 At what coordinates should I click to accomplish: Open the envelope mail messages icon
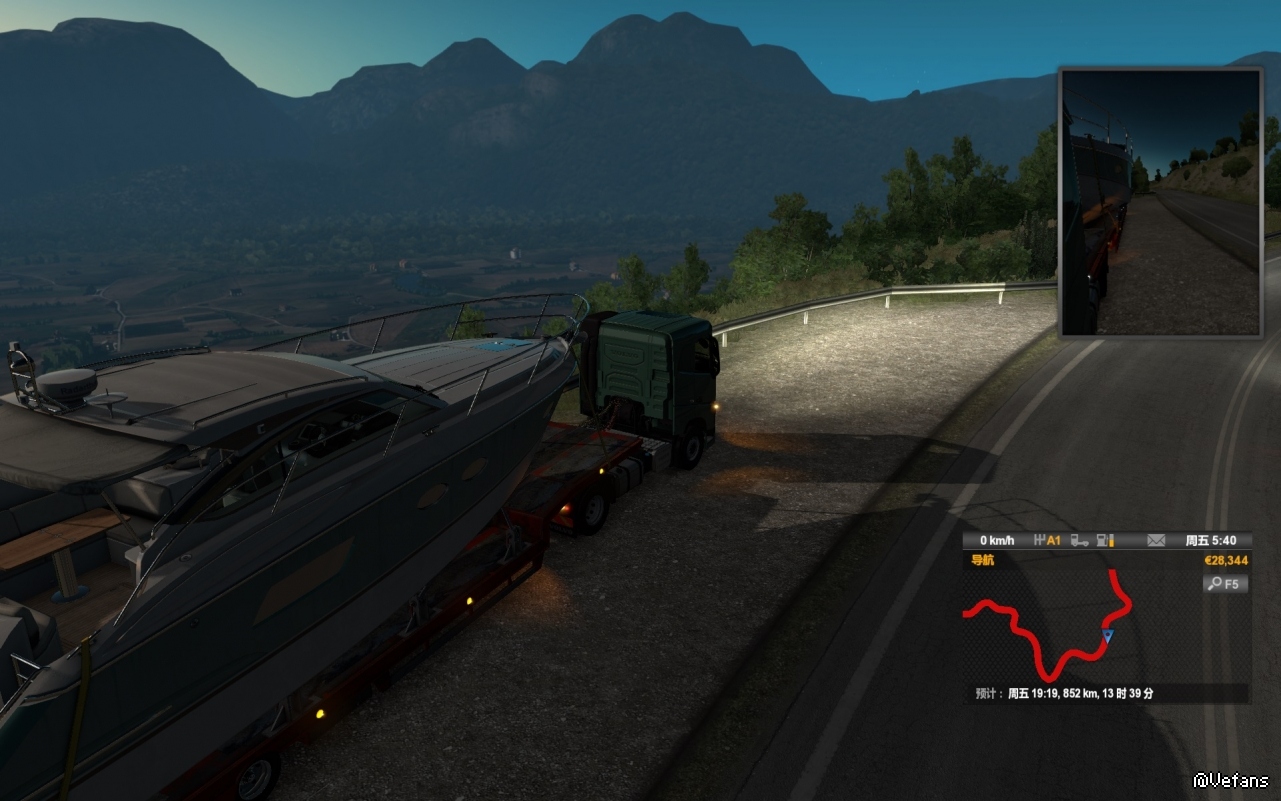pyautogui.click(x=1156, y=540)
